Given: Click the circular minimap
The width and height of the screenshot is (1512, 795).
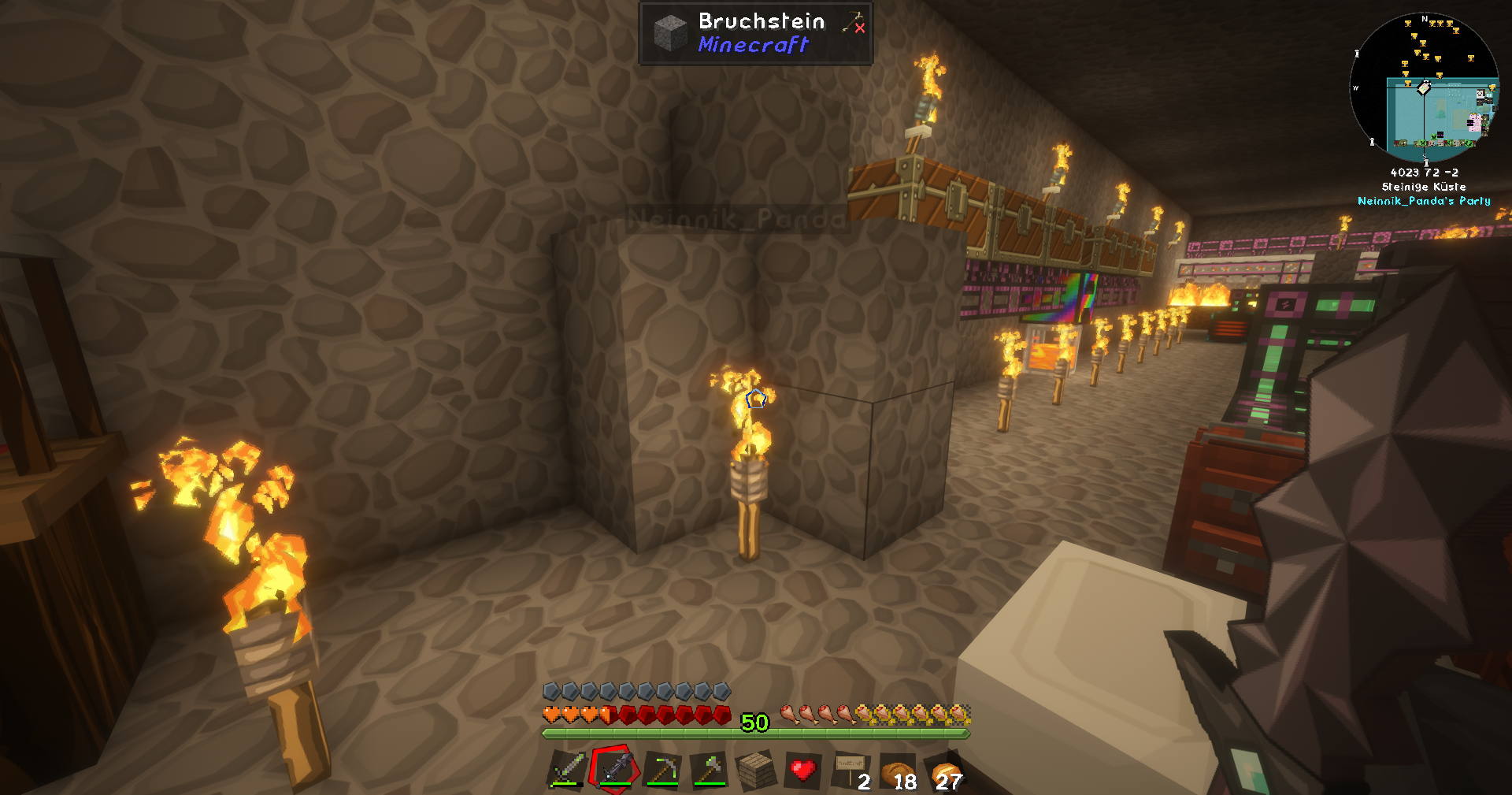Looking at the screenshot, I should pos(1424,86).
